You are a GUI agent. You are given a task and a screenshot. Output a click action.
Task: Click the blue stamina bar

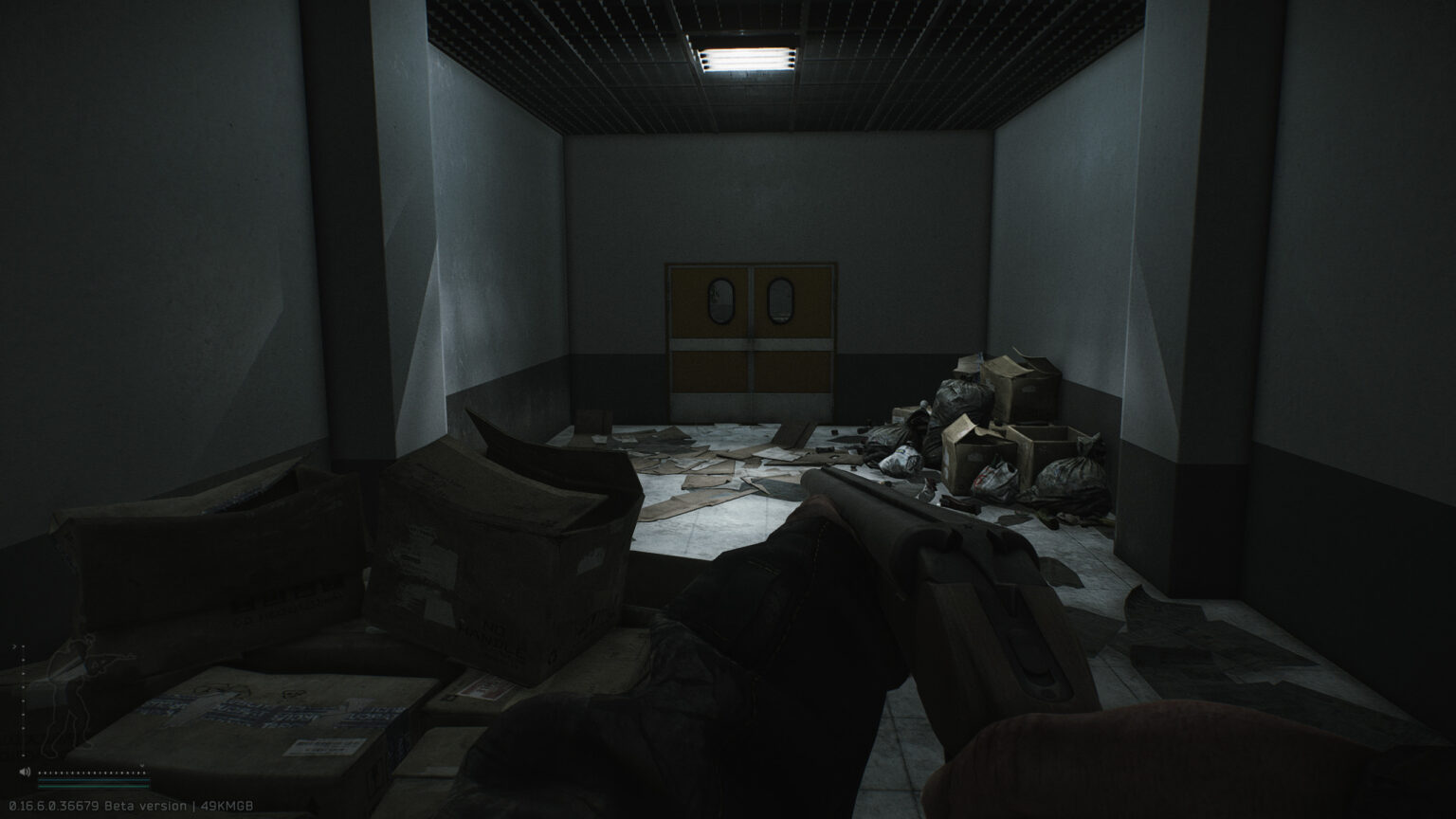coord(93,780)
